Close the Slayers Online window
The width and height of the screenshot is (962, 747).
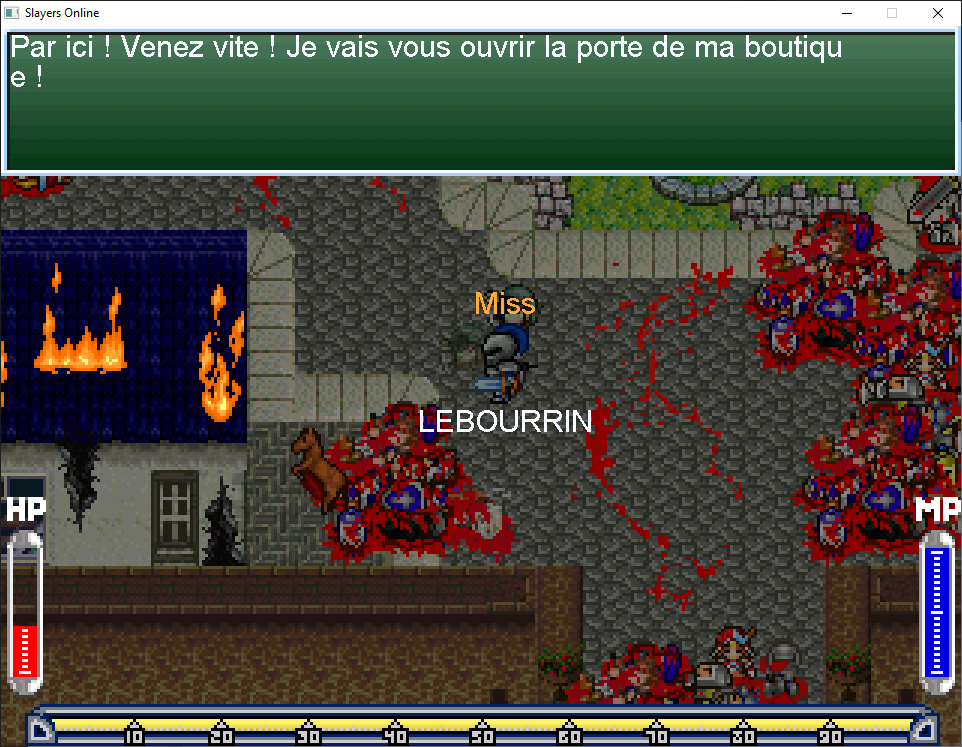tap(937, 14)
